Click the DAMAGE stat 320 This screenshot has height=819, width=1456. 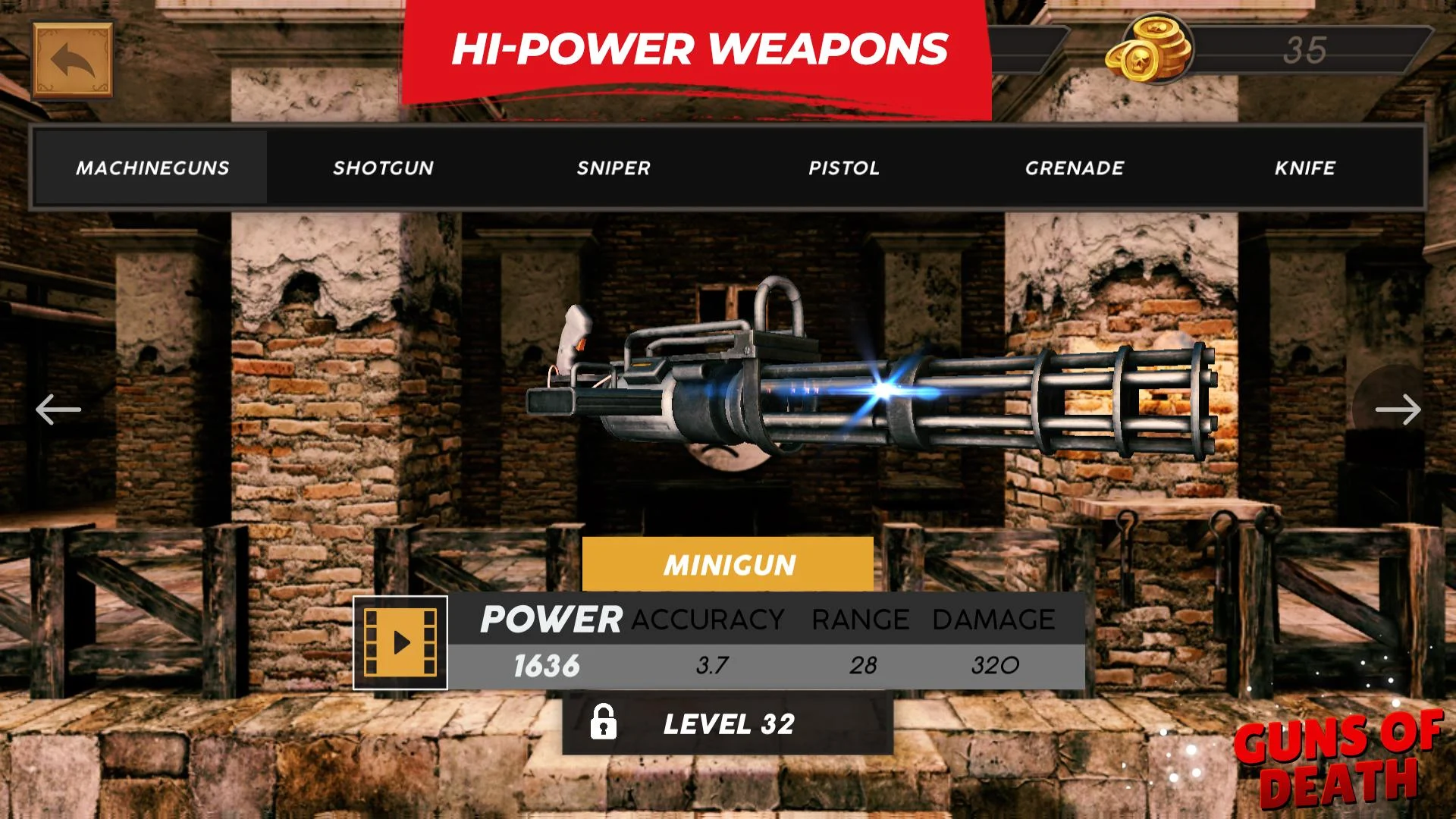[993, 666]
